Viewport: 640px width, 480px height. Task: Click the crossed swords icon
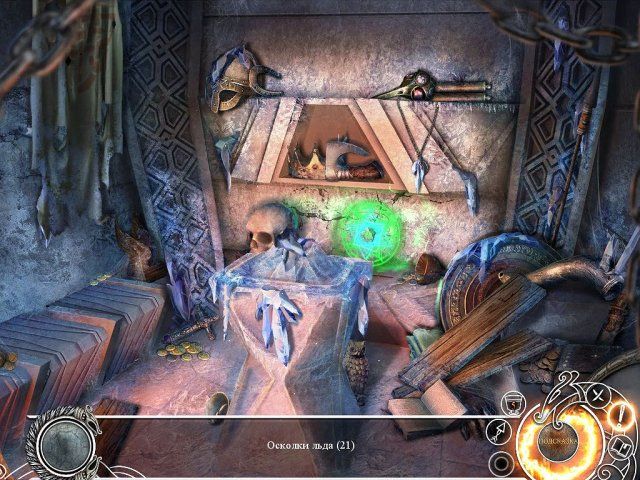pos(598,394)
